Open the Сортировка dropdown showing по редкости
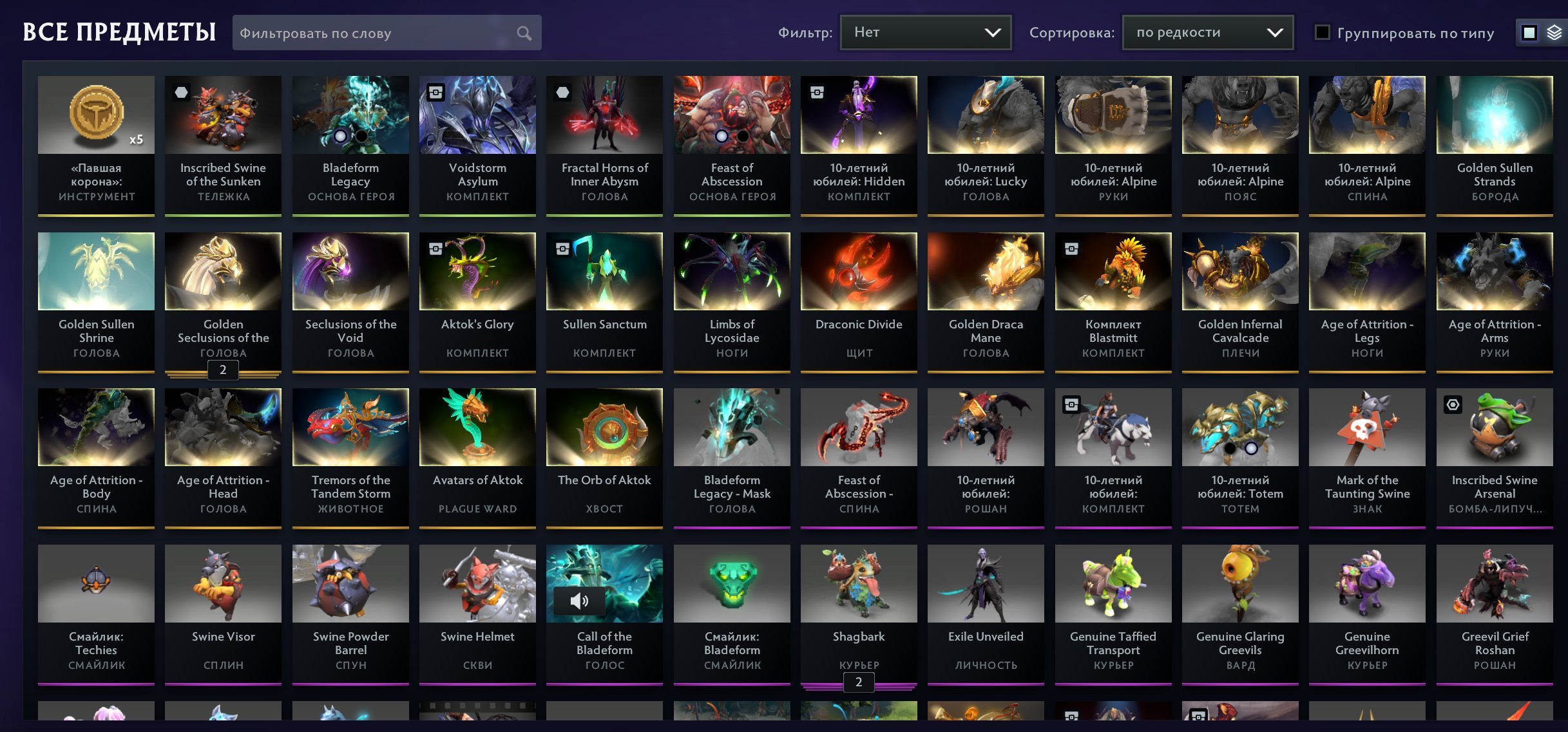 coord(1207,32)
